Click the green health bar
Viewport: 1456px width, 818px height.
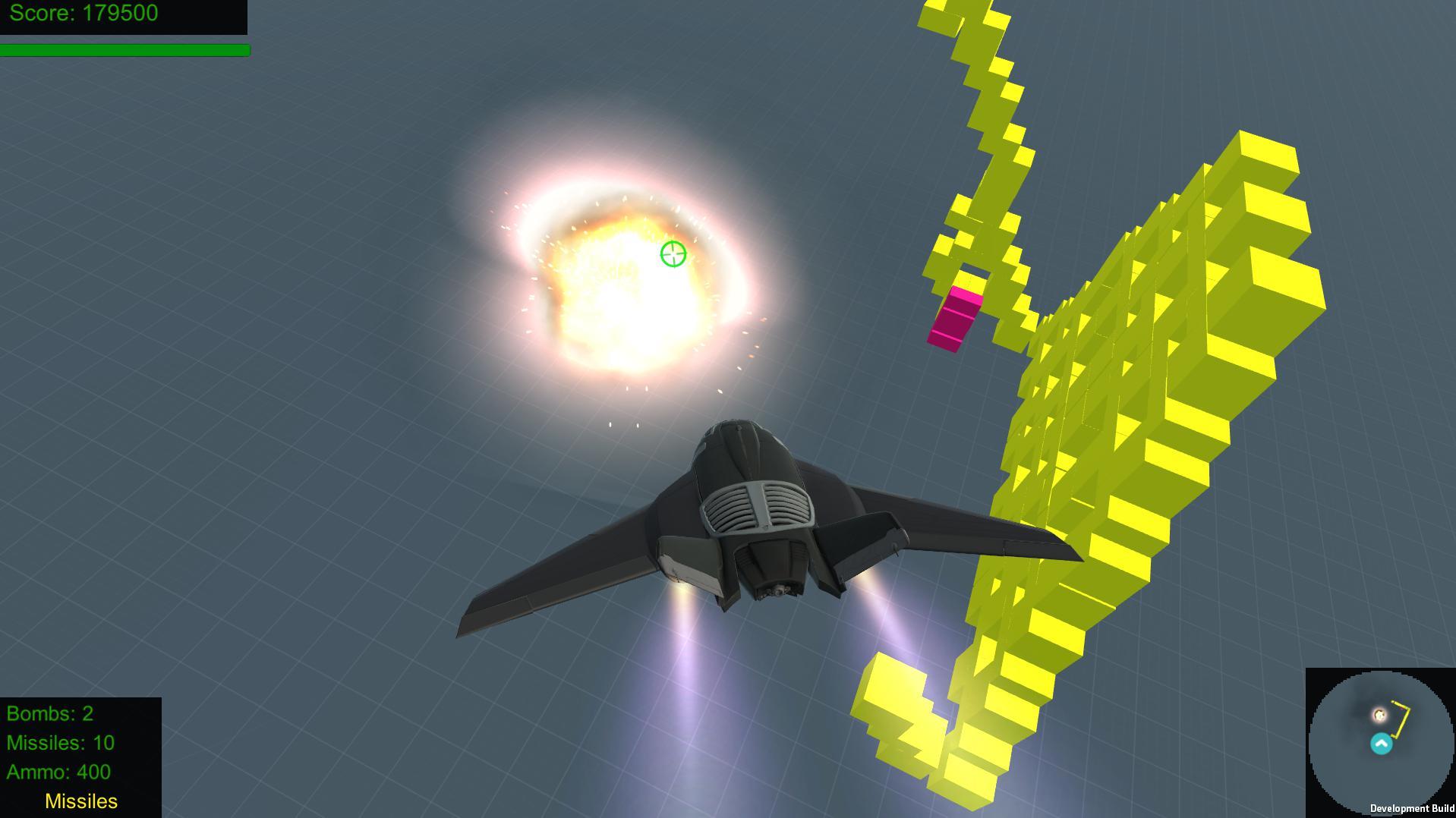(x=125, y=51)
